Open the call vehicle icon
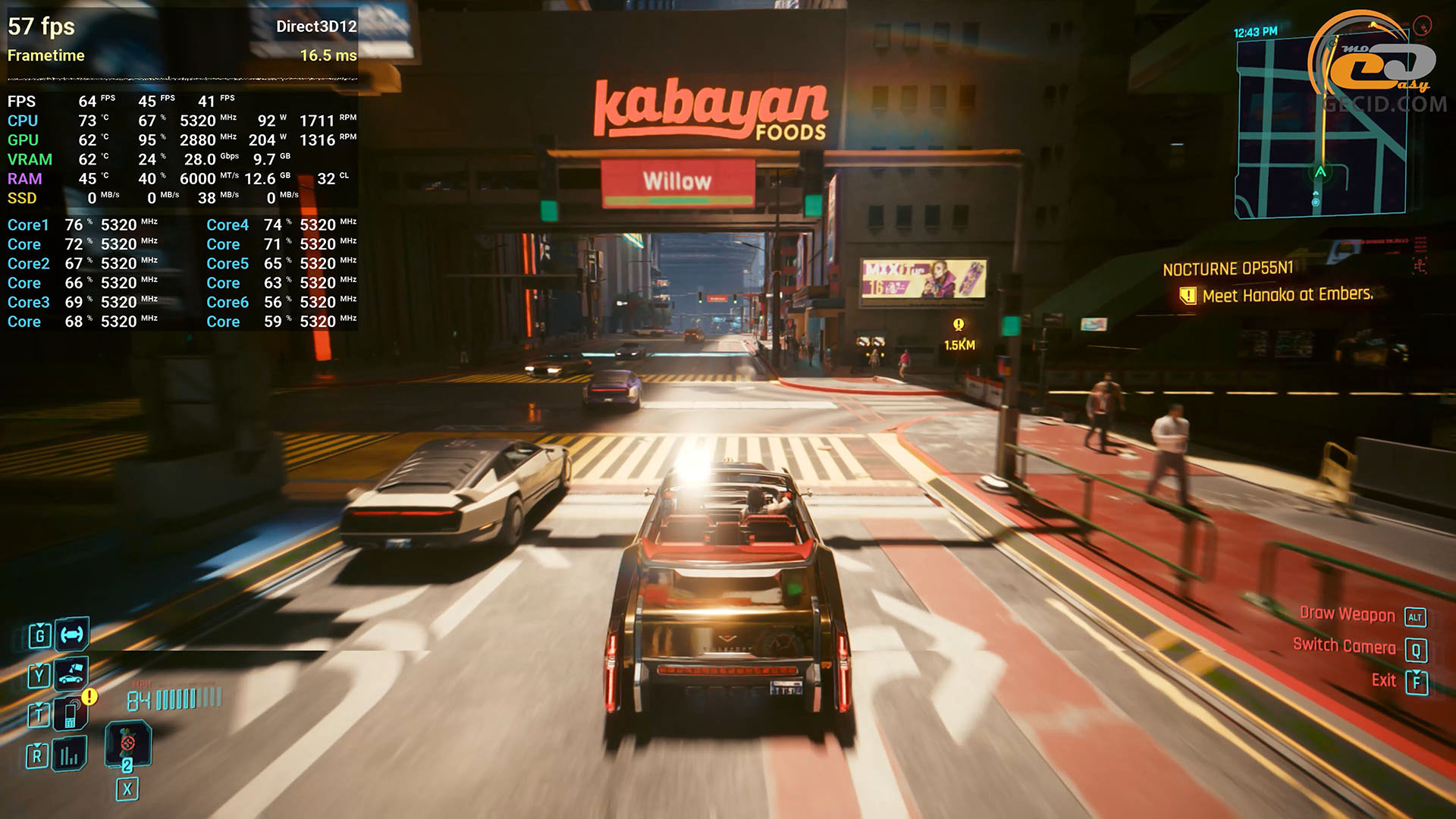The width and height of the screenshot is (1456, 819). [x=71, y=673]
